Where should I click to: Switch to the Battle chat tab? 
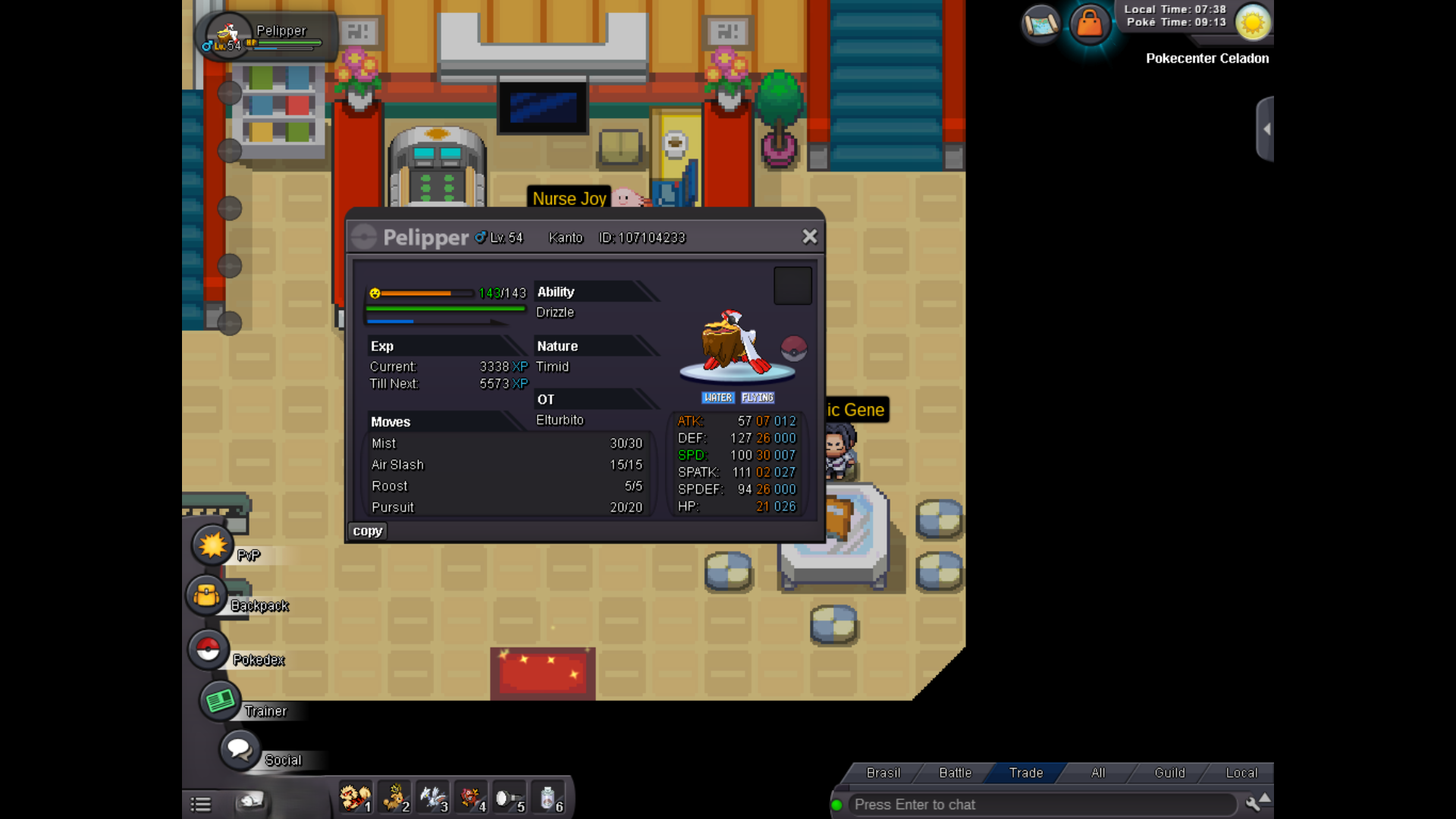(x=955, y=773)
